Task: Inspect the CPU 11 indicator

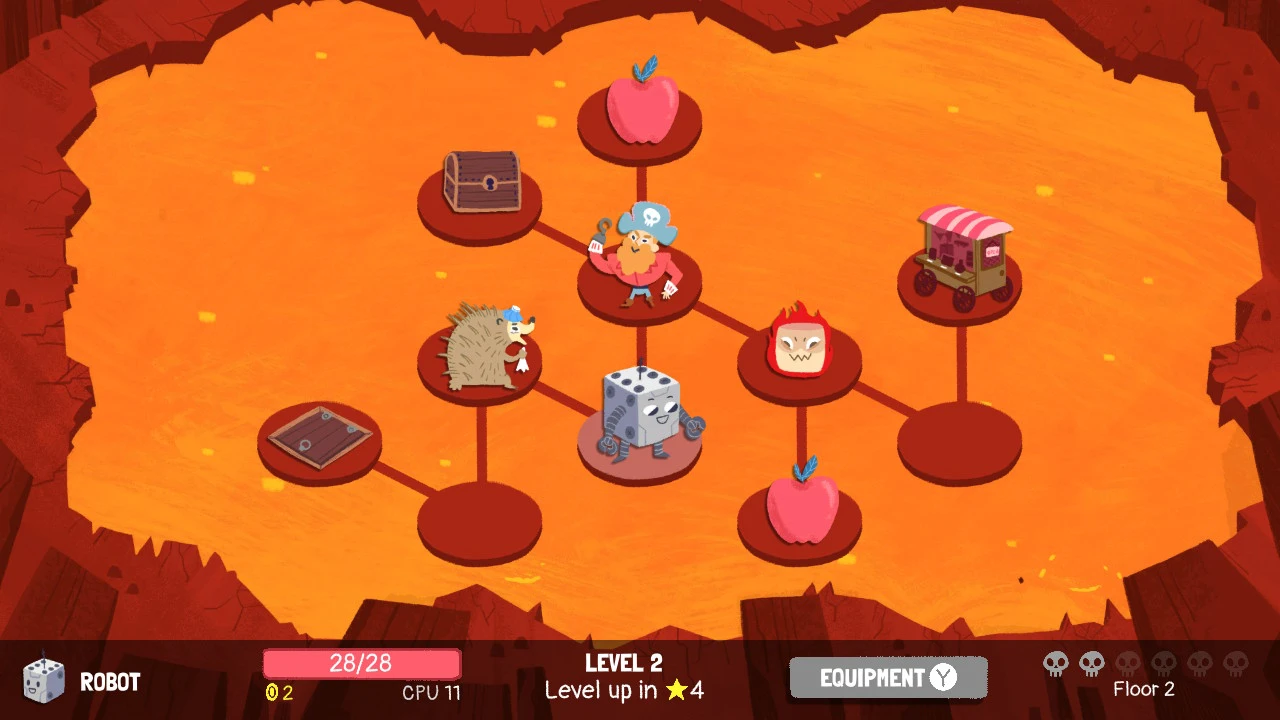Action: (x=430, y=691)
